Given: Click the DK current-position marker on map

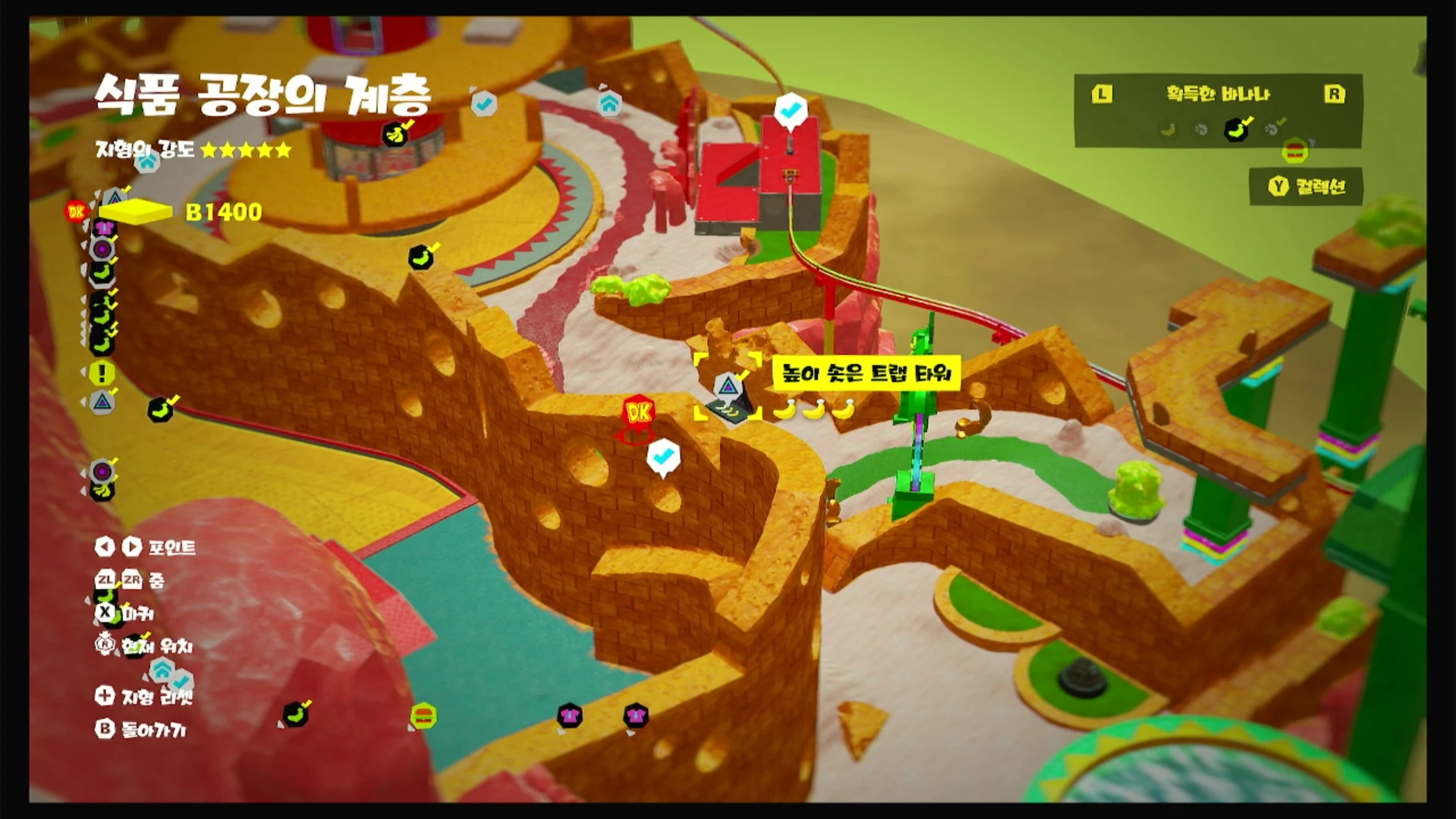Looking at the screenshot, I should tap(638, 414).
